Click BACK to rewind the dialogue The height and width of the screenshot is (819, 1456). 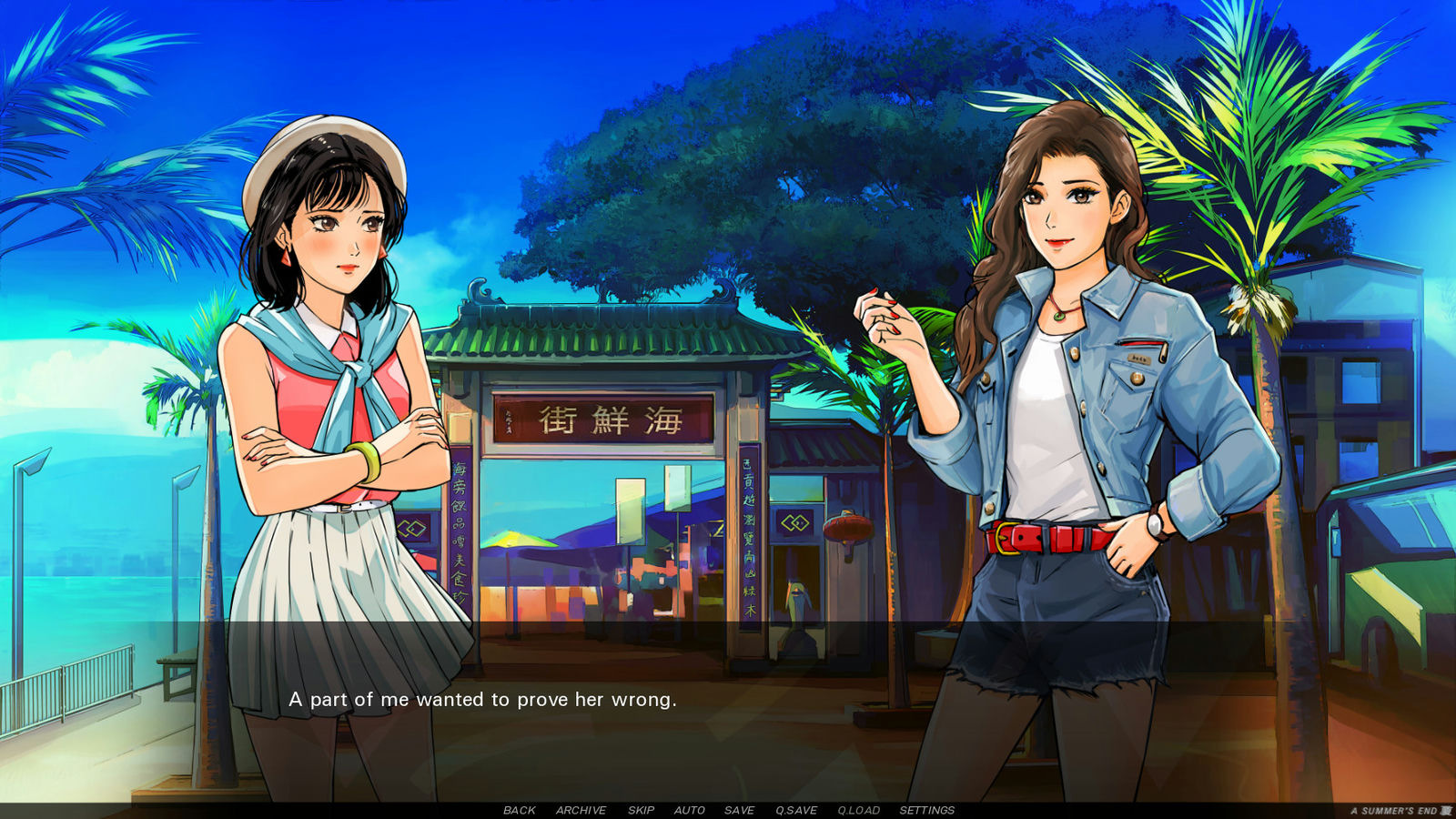tap(520, 810)
